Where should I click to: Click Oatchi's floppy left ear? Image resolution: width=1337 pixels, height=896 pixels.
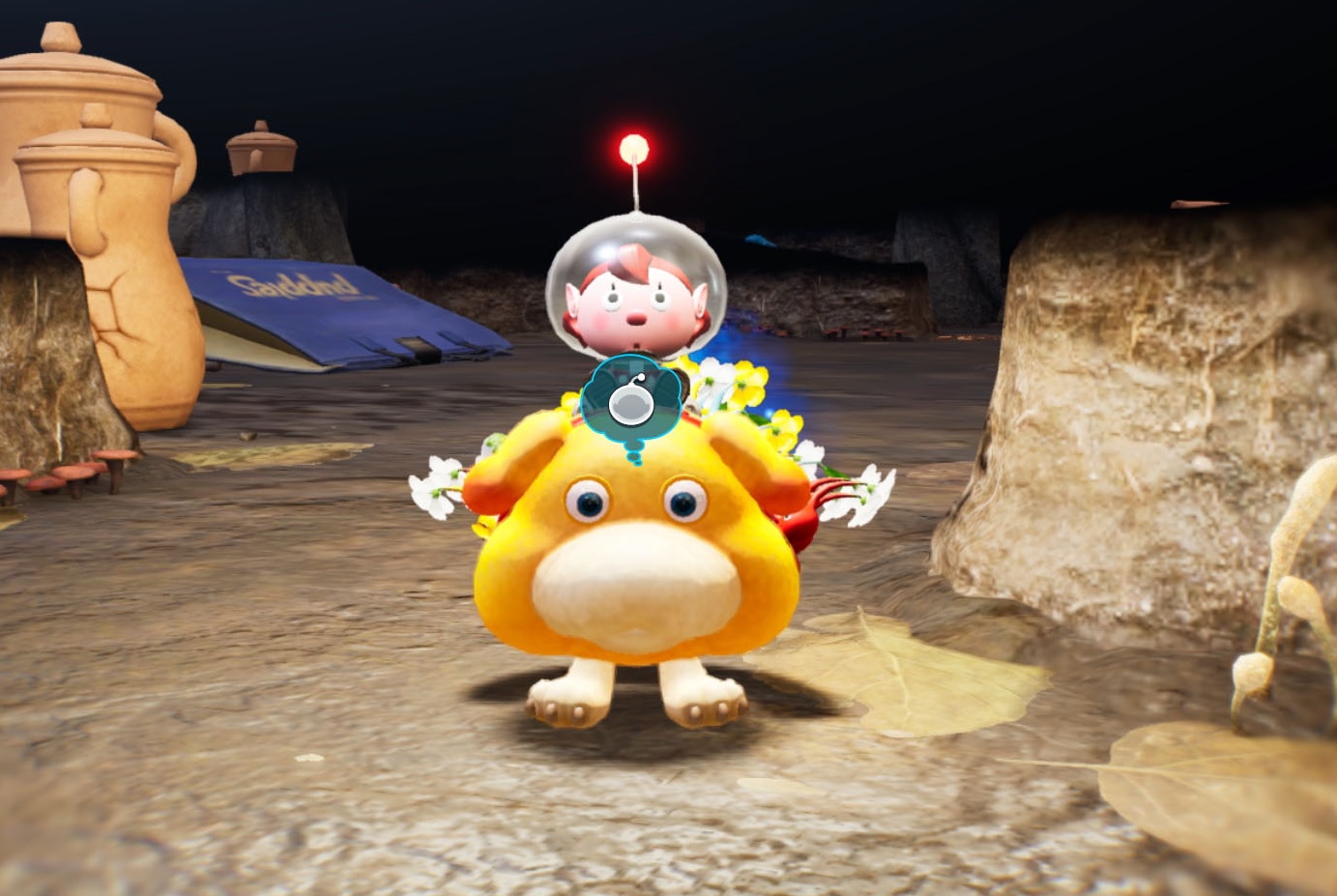coord(491,474)
